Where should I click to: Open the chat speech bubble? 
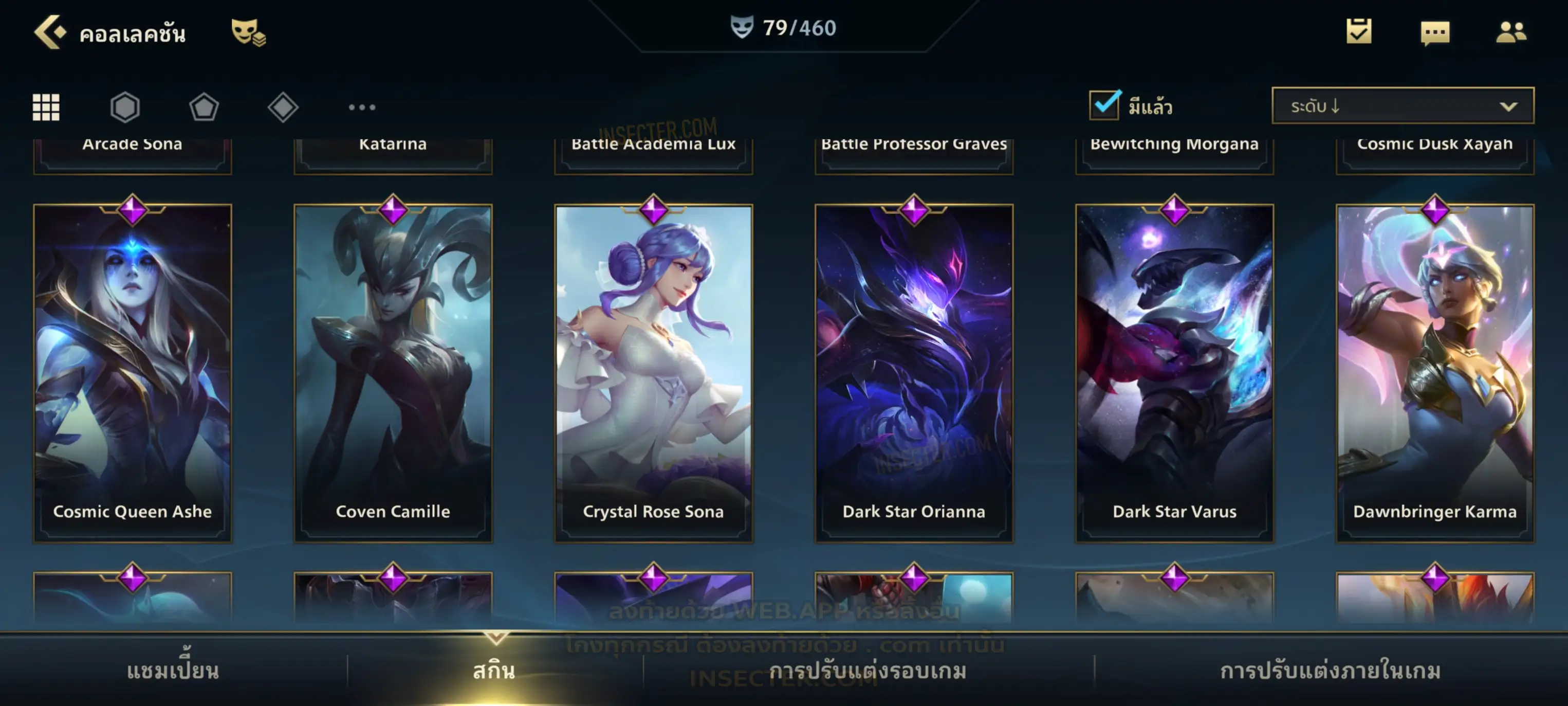pyautogui.click(x=1435, y=33)
